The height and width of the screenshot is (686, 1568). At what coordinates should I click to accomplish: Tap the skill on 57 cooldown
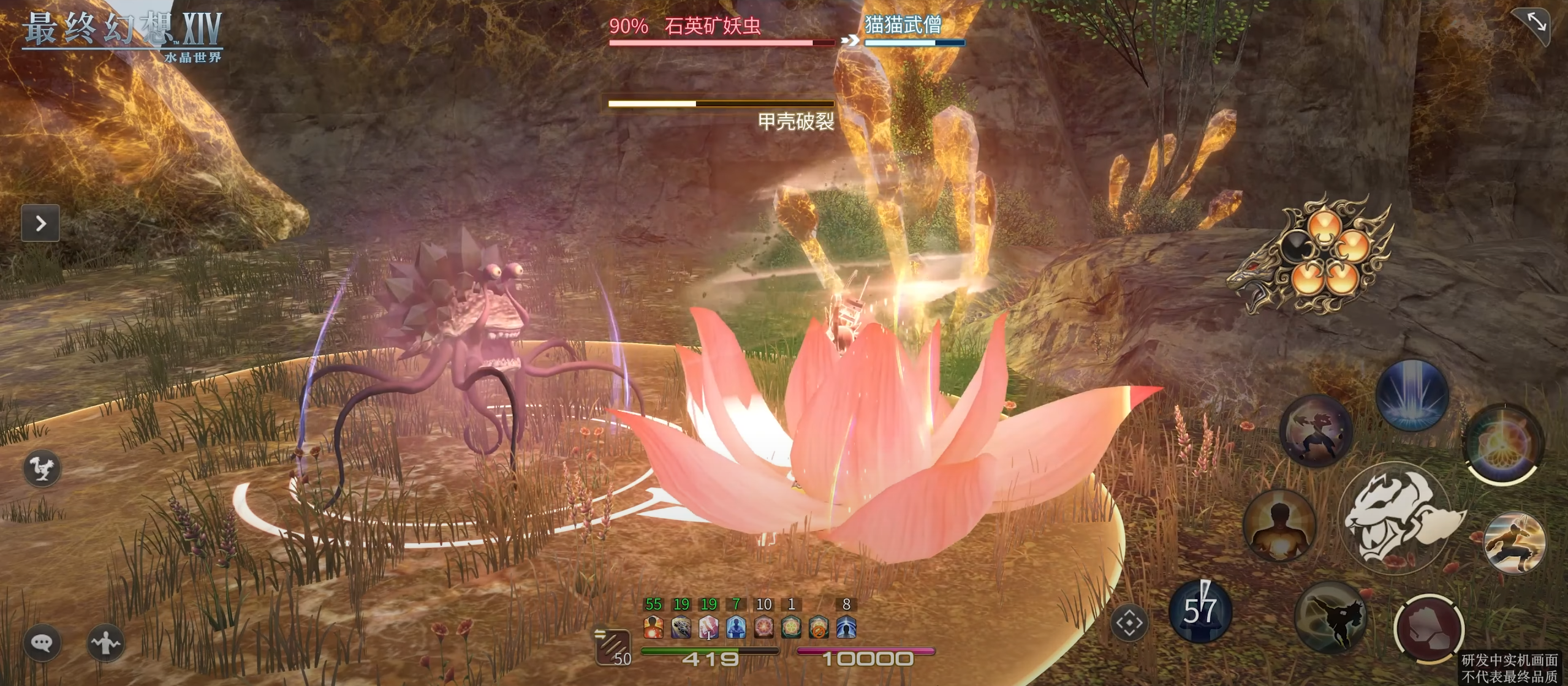(1200, 611)
